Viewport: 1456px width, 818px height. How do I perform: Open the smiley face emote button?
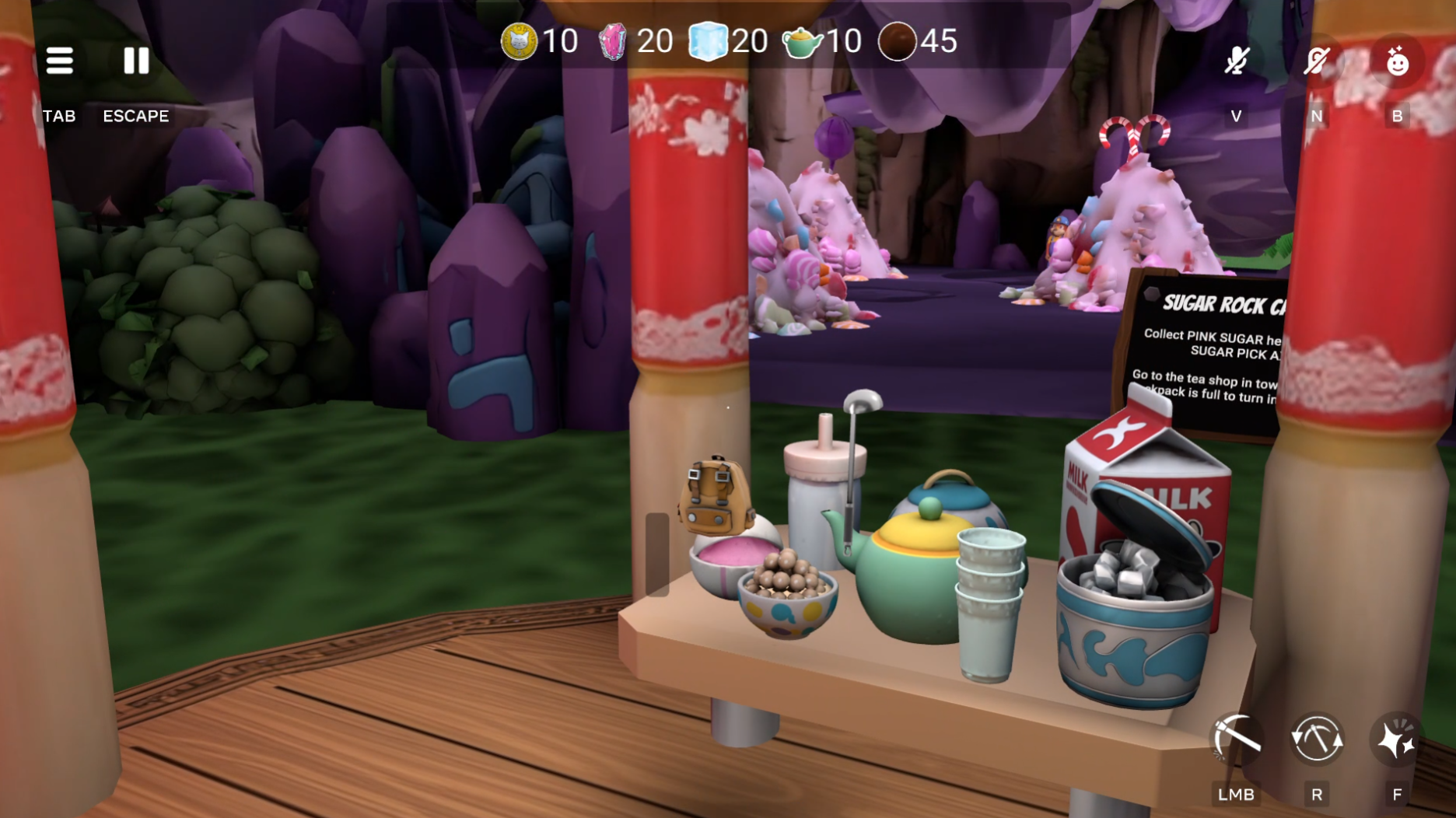(x=1397, y=61)
